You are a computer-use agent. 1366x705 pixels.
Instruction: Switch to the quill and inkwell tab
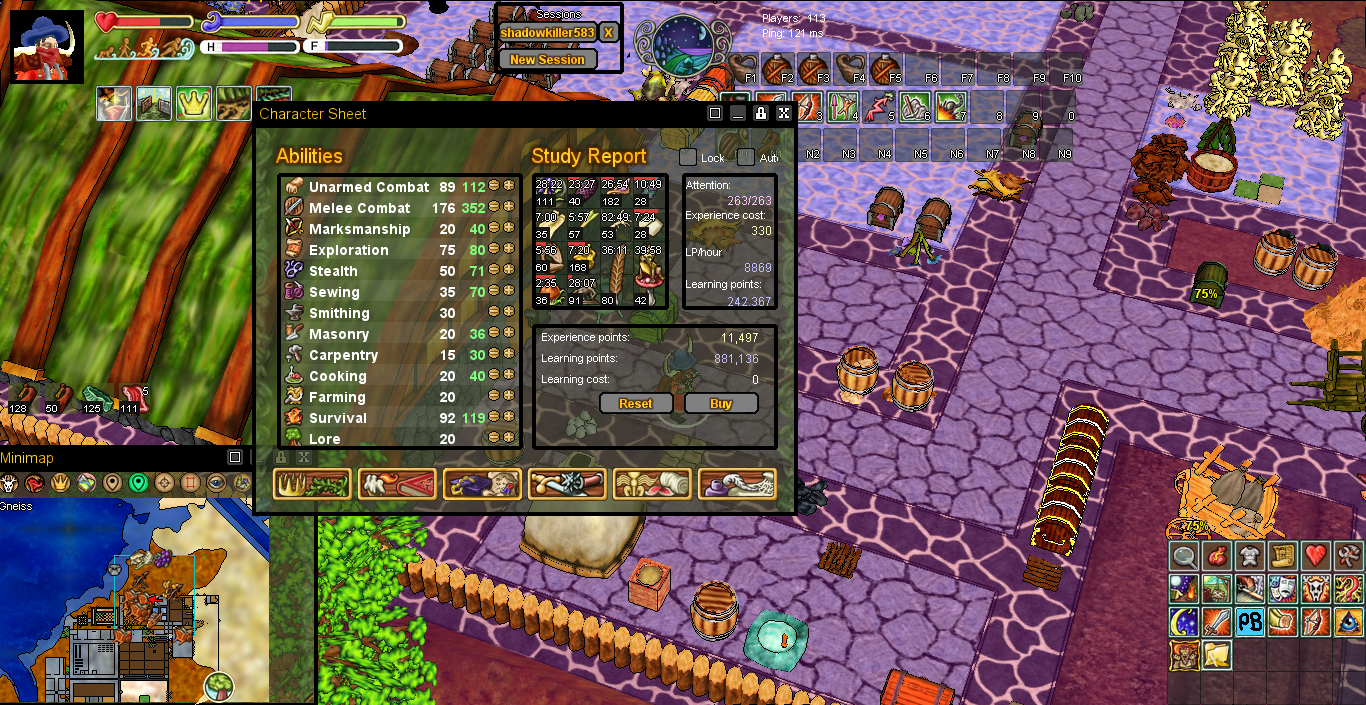coord(737,484)
